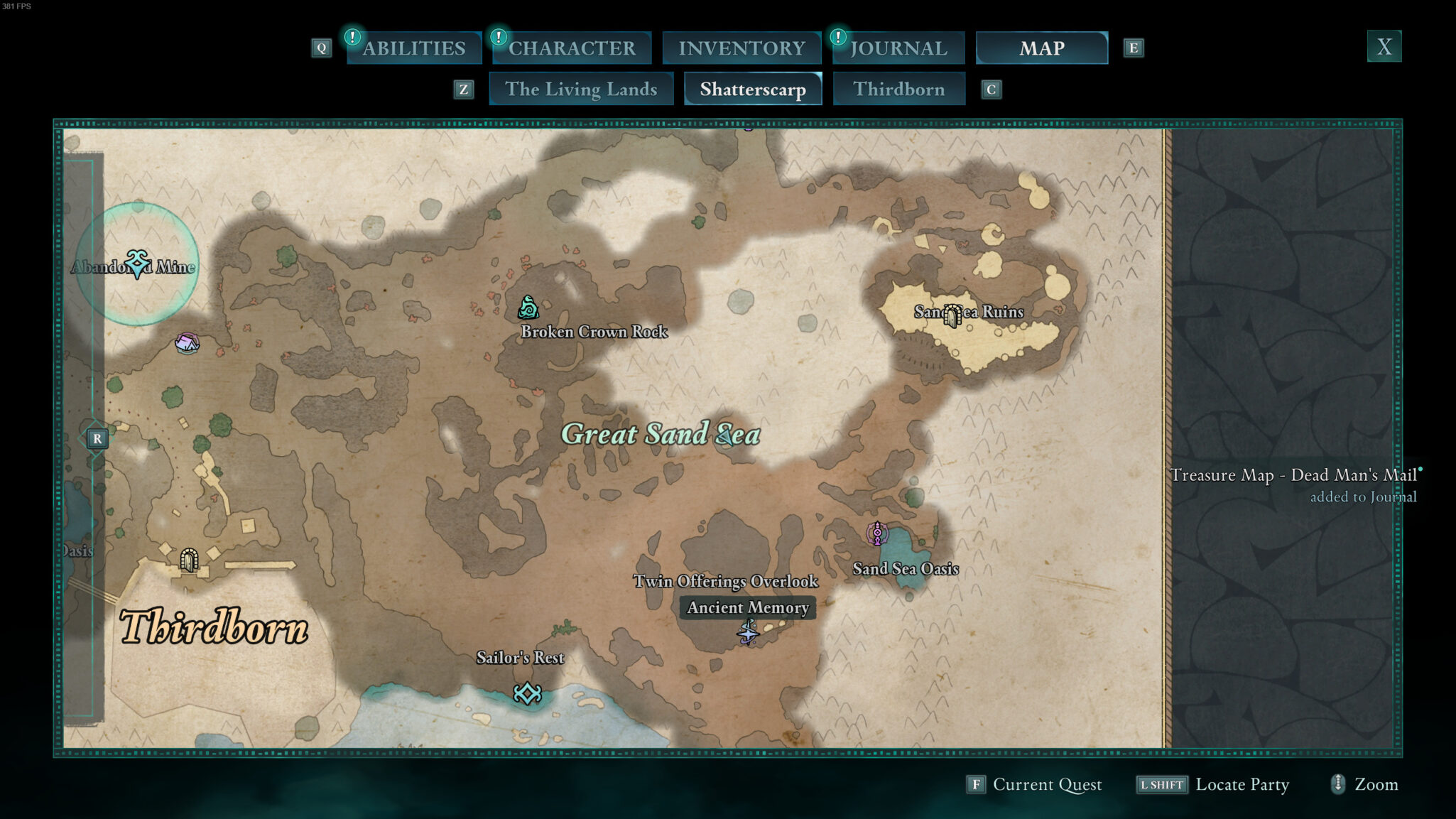Viewport: 1456px width, 819px height.
Task: Show The Living Lands map
Action: tap(581, 90)
